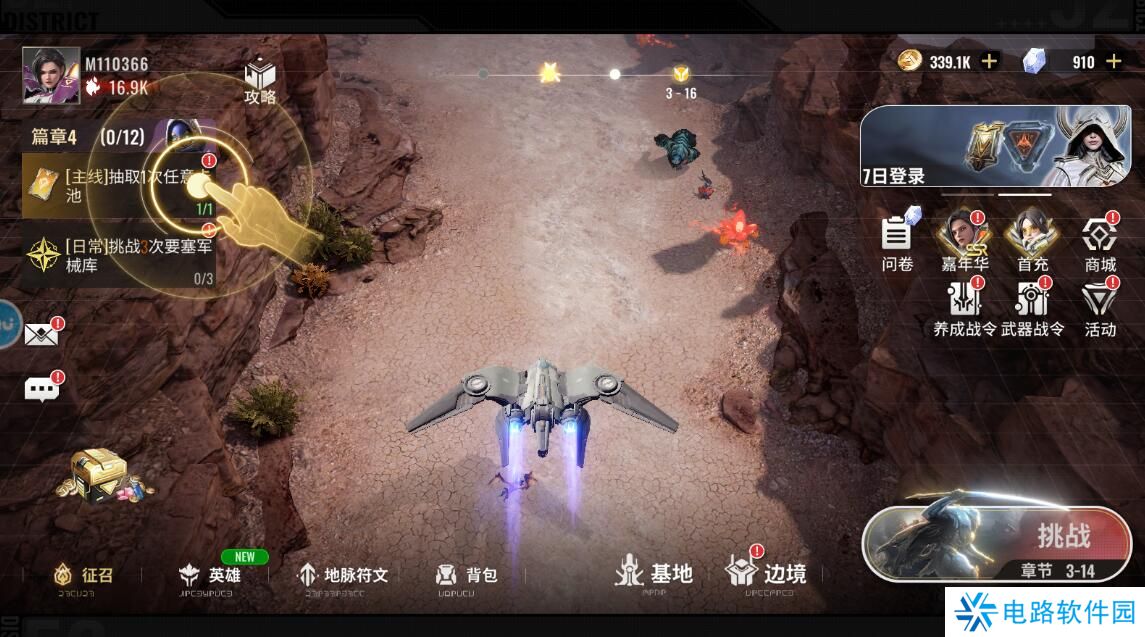Open the 7日登录 login banner
The width and height of the screenshot is (1145, 637).
[x=1001, y=147]
